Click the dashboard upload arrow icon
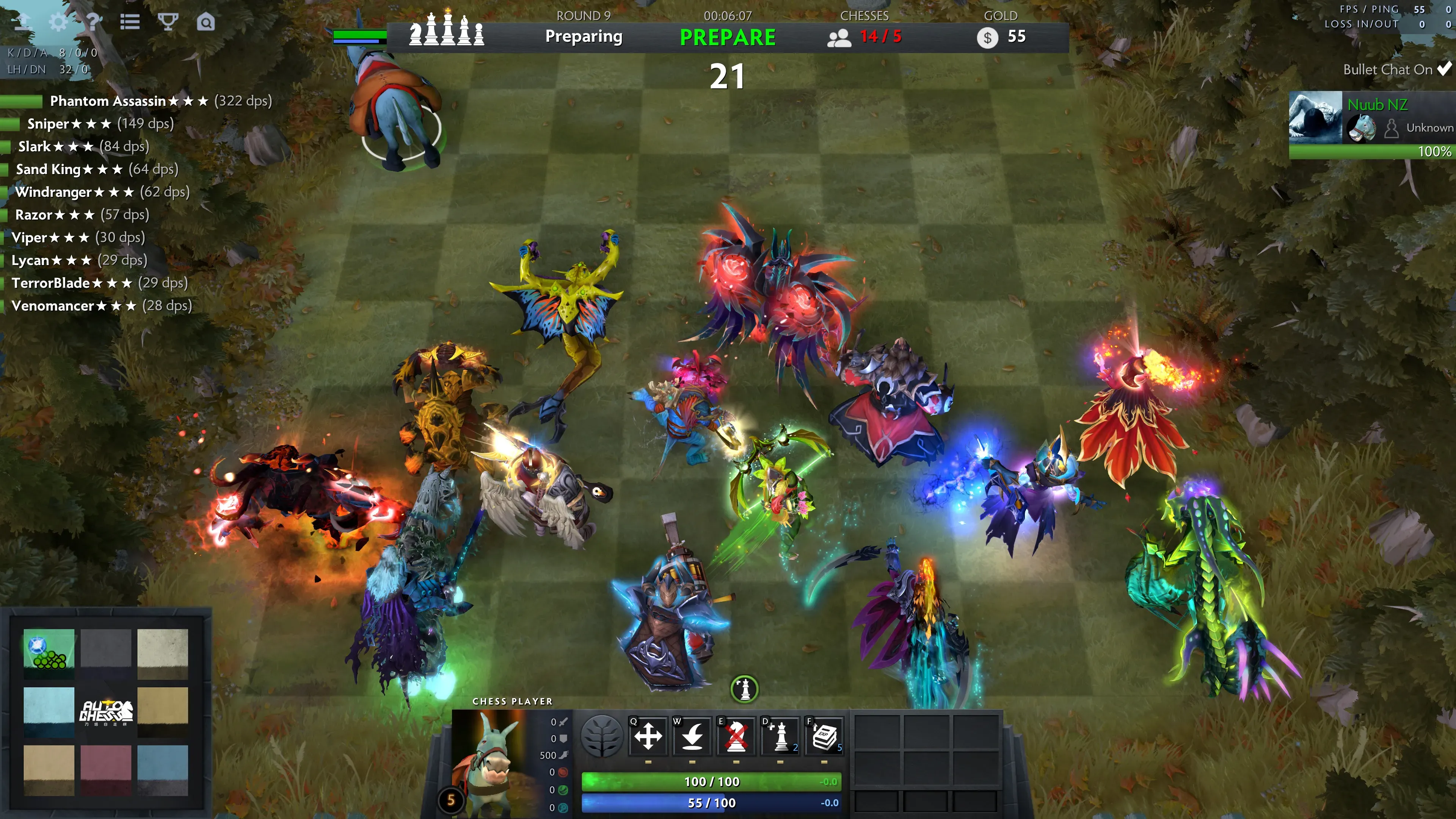The image size is (1456, 819). (x=23, y=22)
